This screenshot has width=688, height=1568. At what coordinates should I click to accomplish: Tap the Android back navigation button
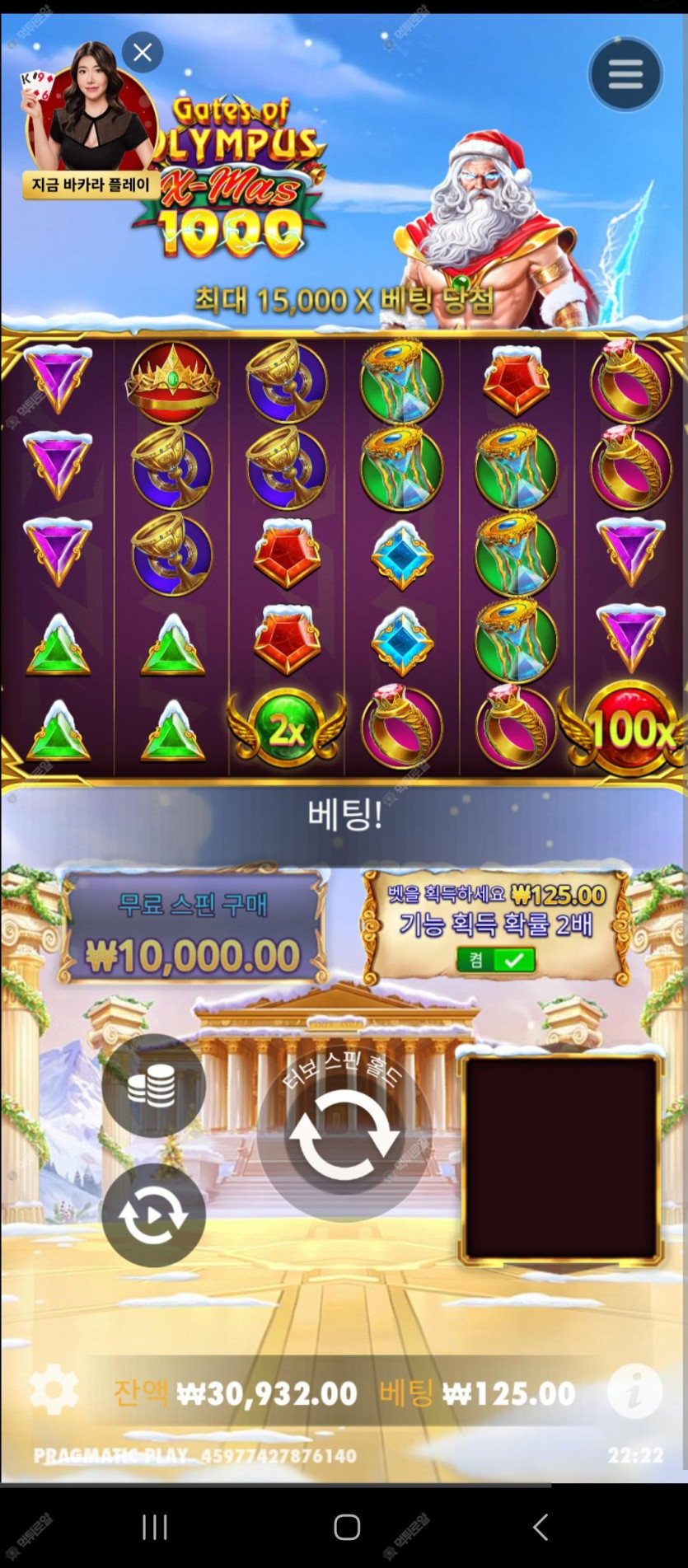tap(541, 1527)
